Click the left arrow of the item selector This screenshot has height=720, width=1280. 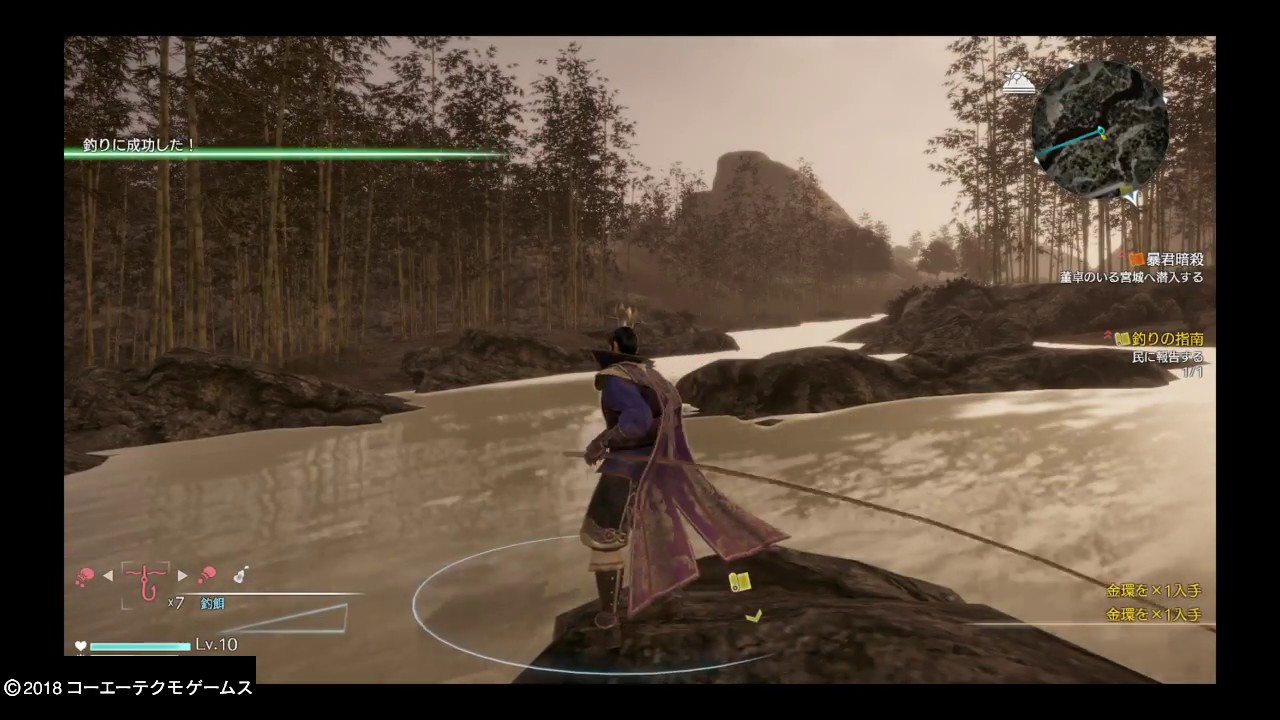[x=108, y=575]
